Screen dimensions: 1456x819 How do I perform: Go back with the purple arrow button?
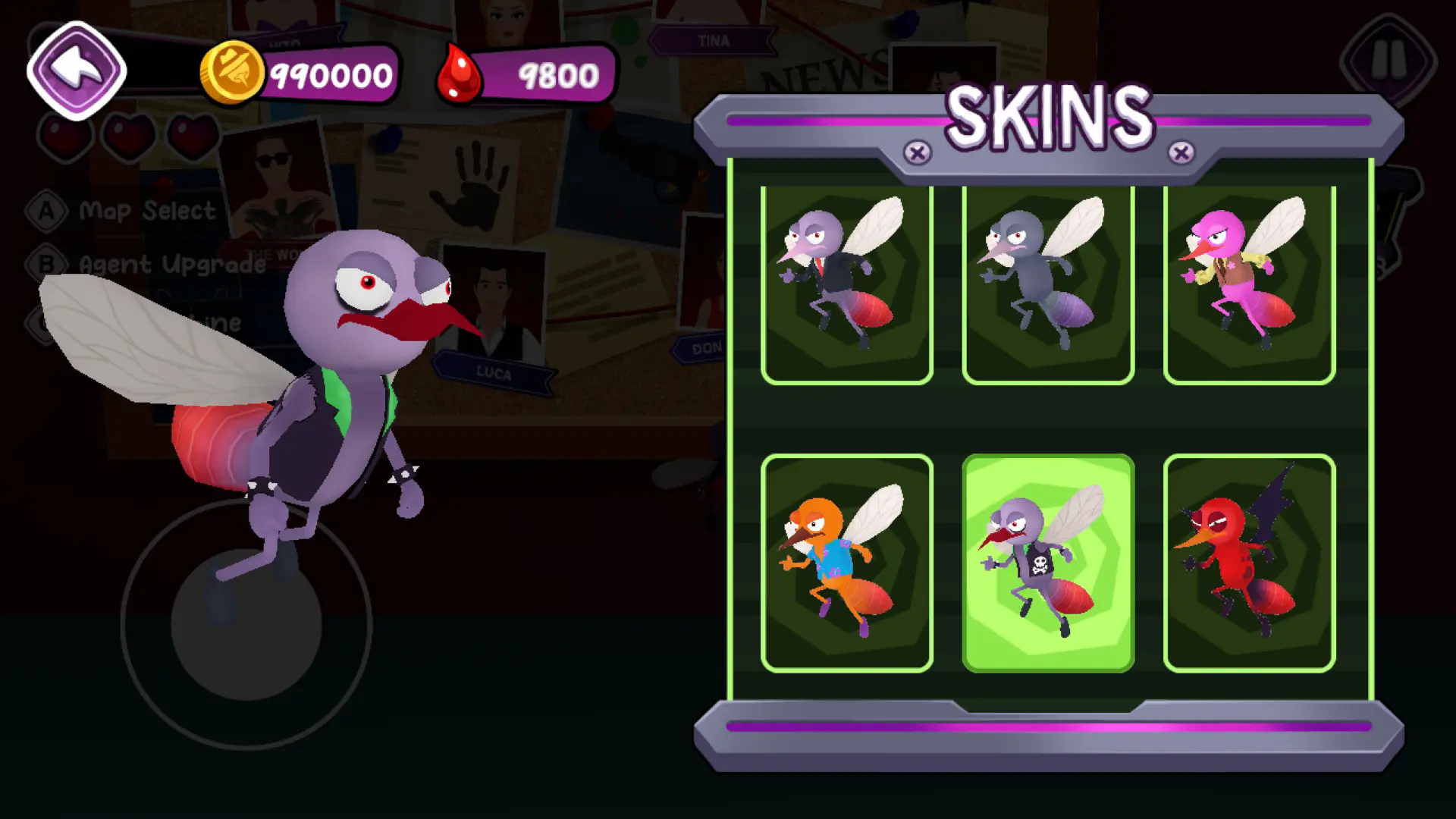coord(77,71)
